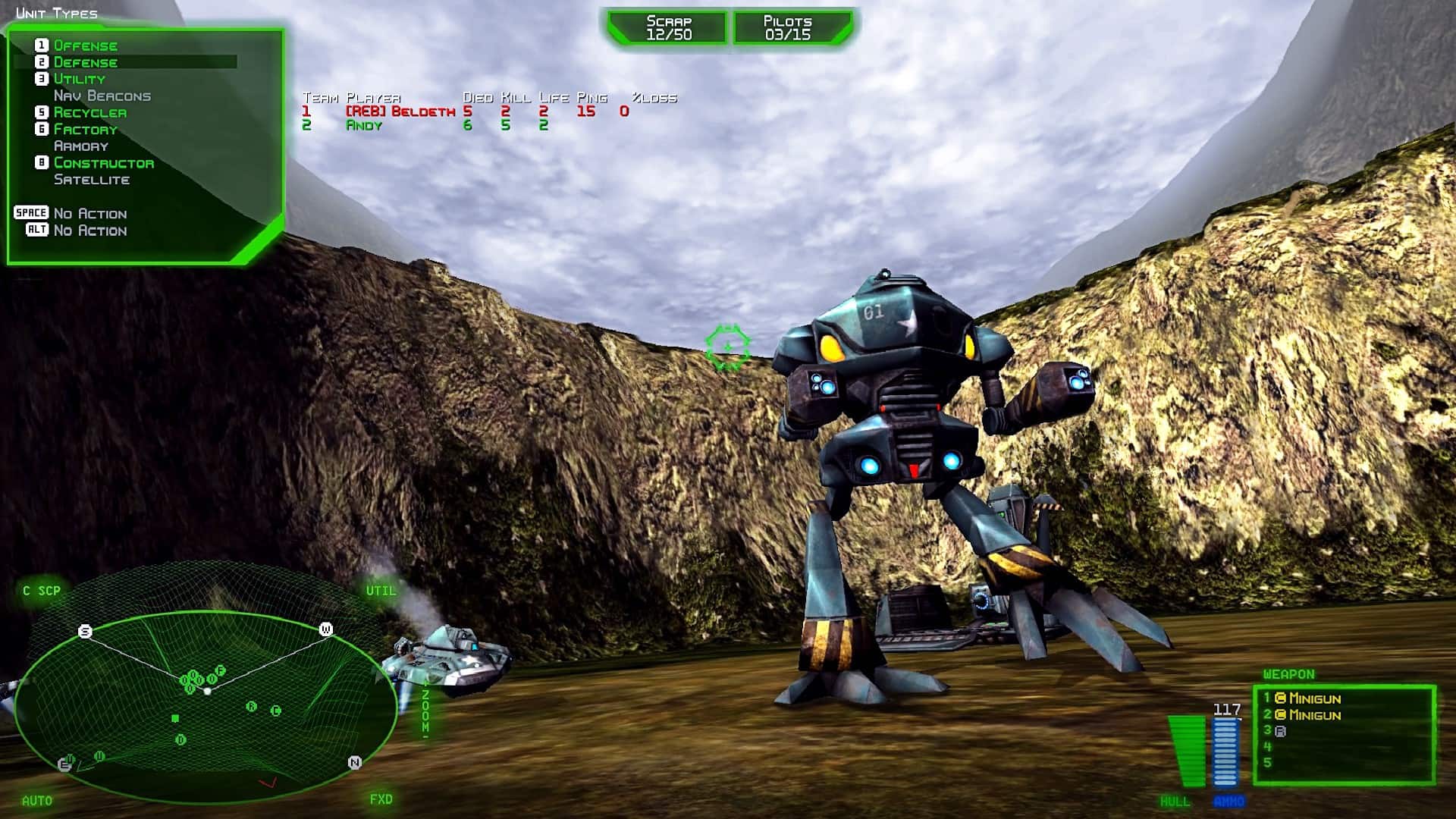1456x819 pixels.
Task: Click the Constructor C blip on the radar
Action: (x=276, y=710)
